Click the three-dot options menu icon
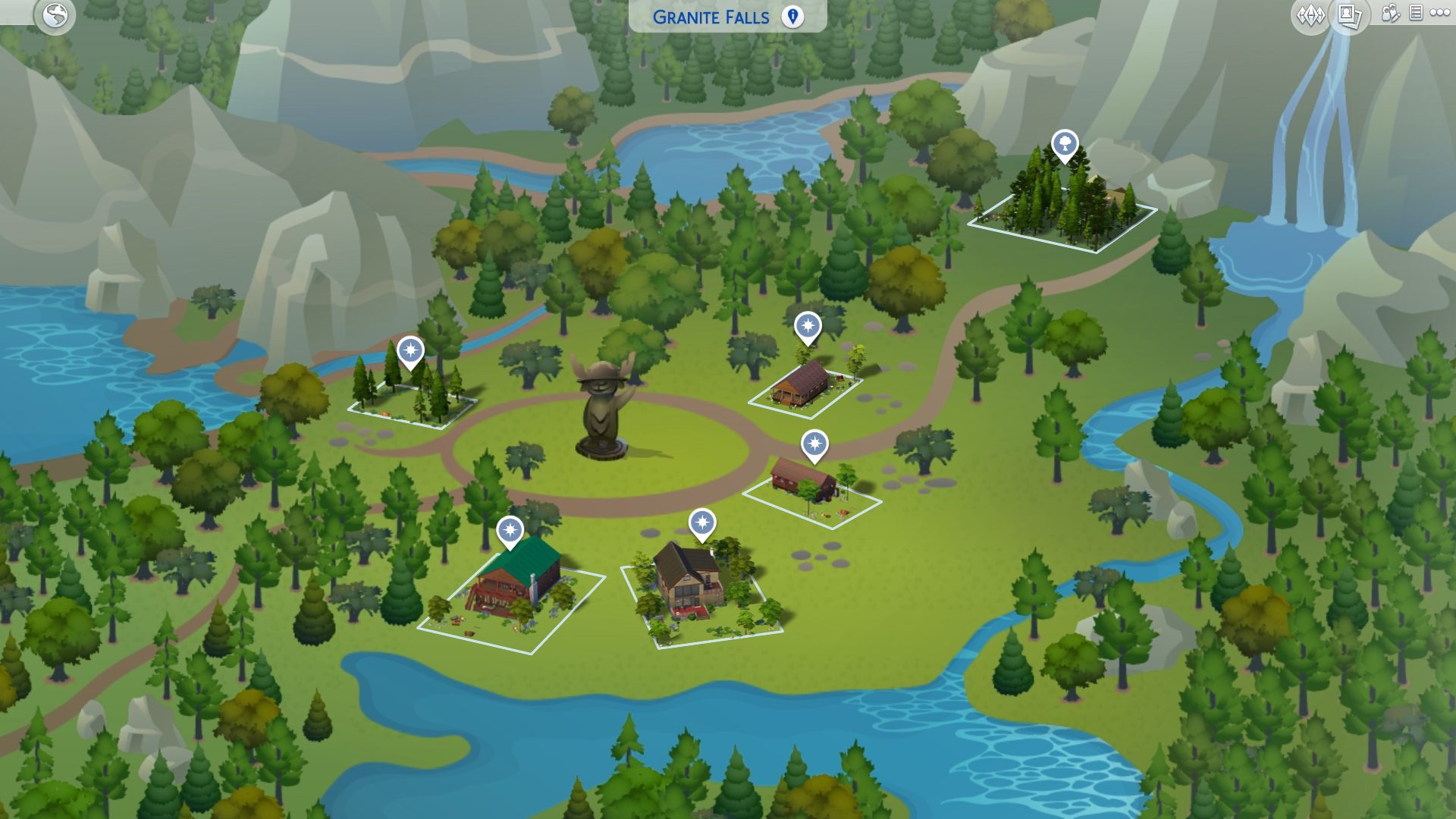This screenshot has height=819, width=1456. [1440, 13]
